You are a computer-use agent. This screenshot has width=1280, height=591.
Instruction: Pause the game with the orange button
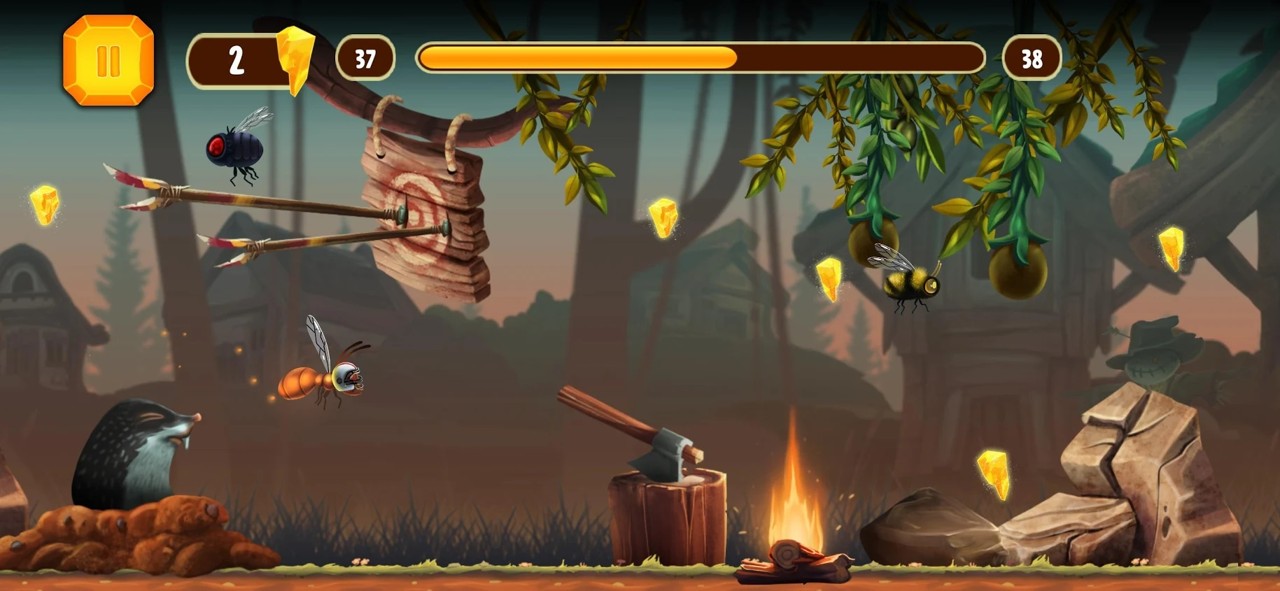coord(108,60)
